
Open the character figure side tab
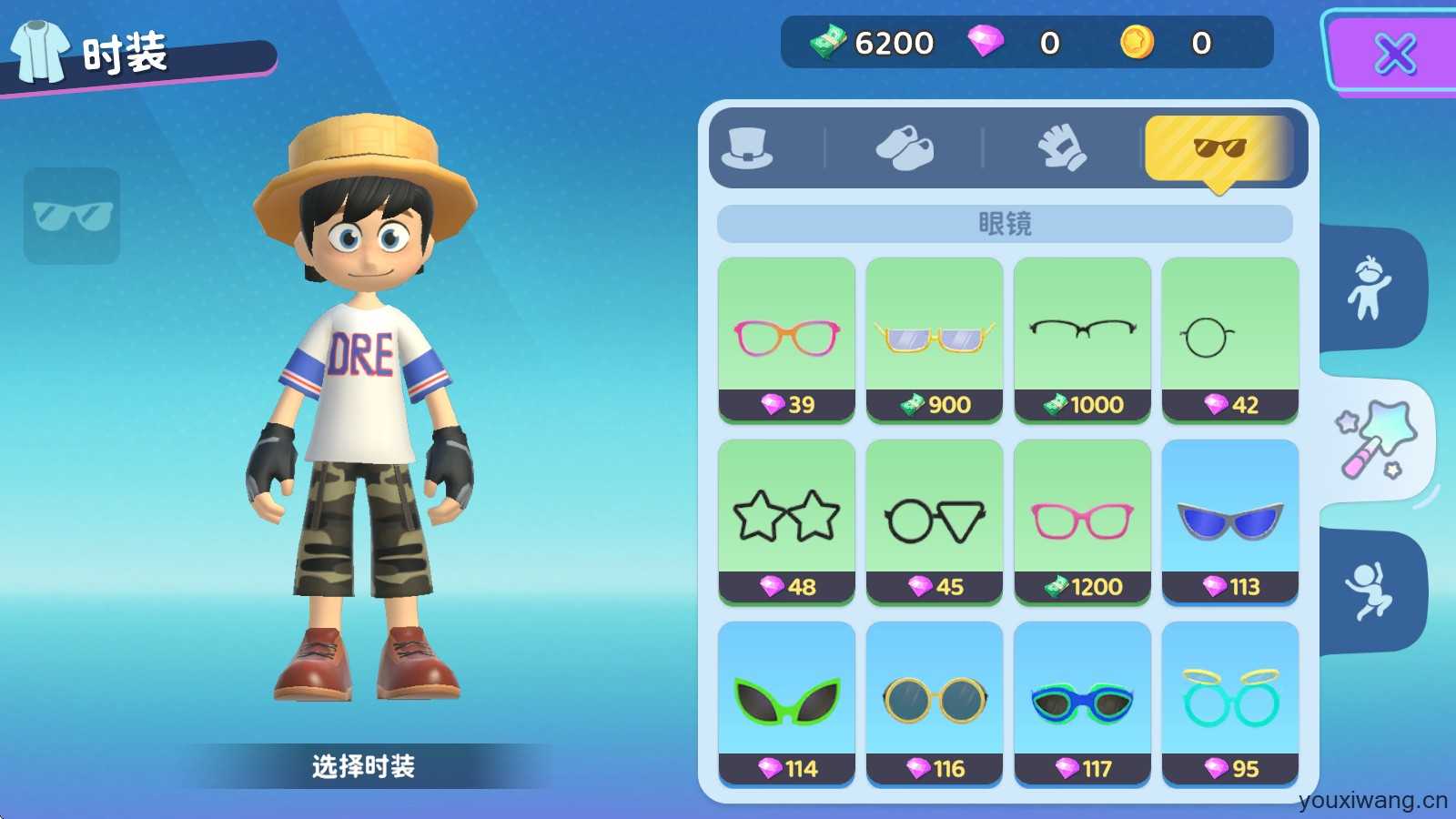click(x=1370, y=288)
